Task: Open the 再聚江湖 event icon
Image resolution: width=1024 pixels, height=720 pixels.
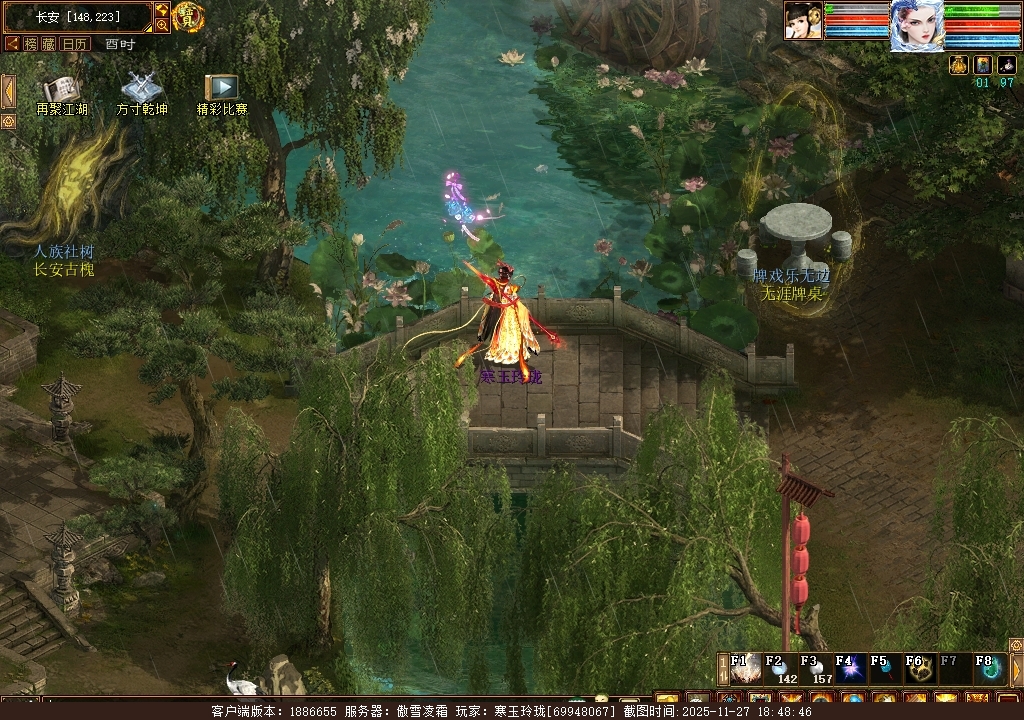Action: pos(62,90)
